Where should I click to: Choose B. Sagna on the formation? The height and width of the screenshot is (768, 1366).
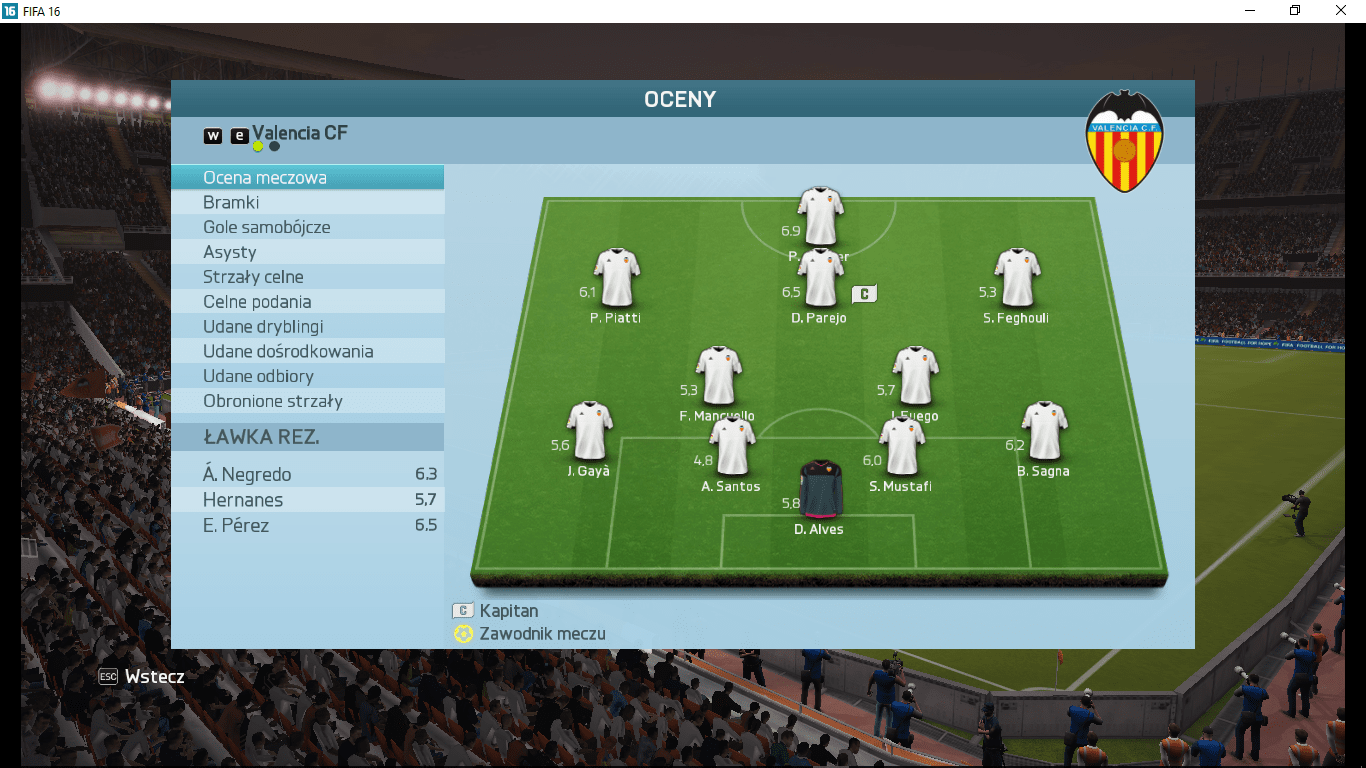click(x=1044, y=431)
